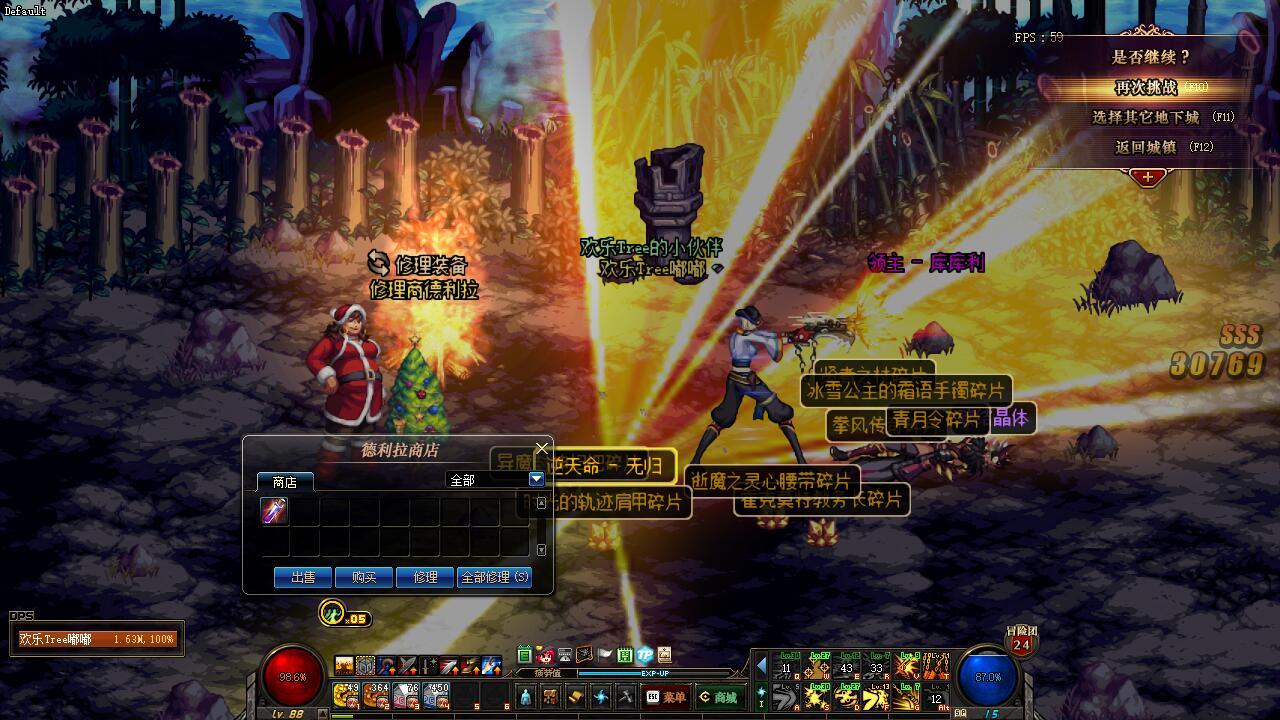Select the purple potion shop item
The width and height of the screenshot is (1280, 720).
coord(275,511)
